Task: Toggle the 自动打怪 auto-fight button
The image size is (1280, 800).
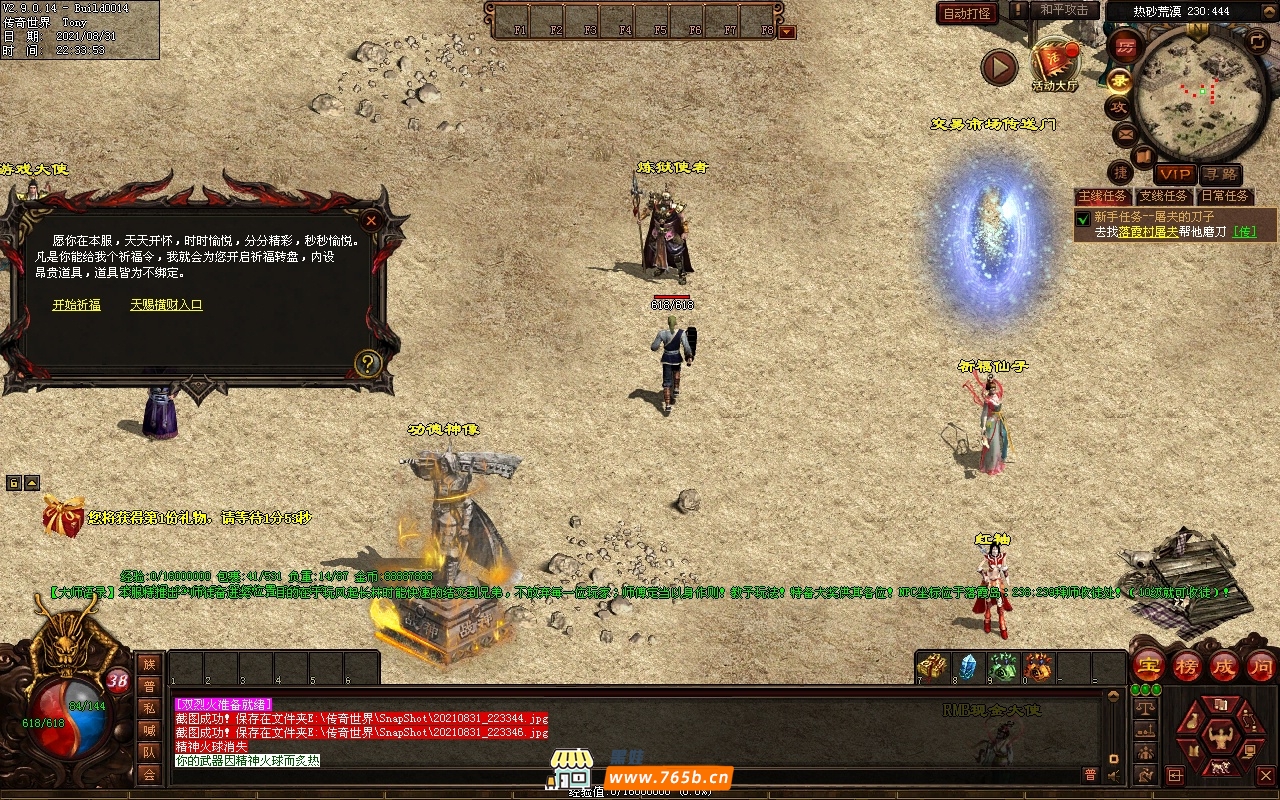Action: pos(967,13)
